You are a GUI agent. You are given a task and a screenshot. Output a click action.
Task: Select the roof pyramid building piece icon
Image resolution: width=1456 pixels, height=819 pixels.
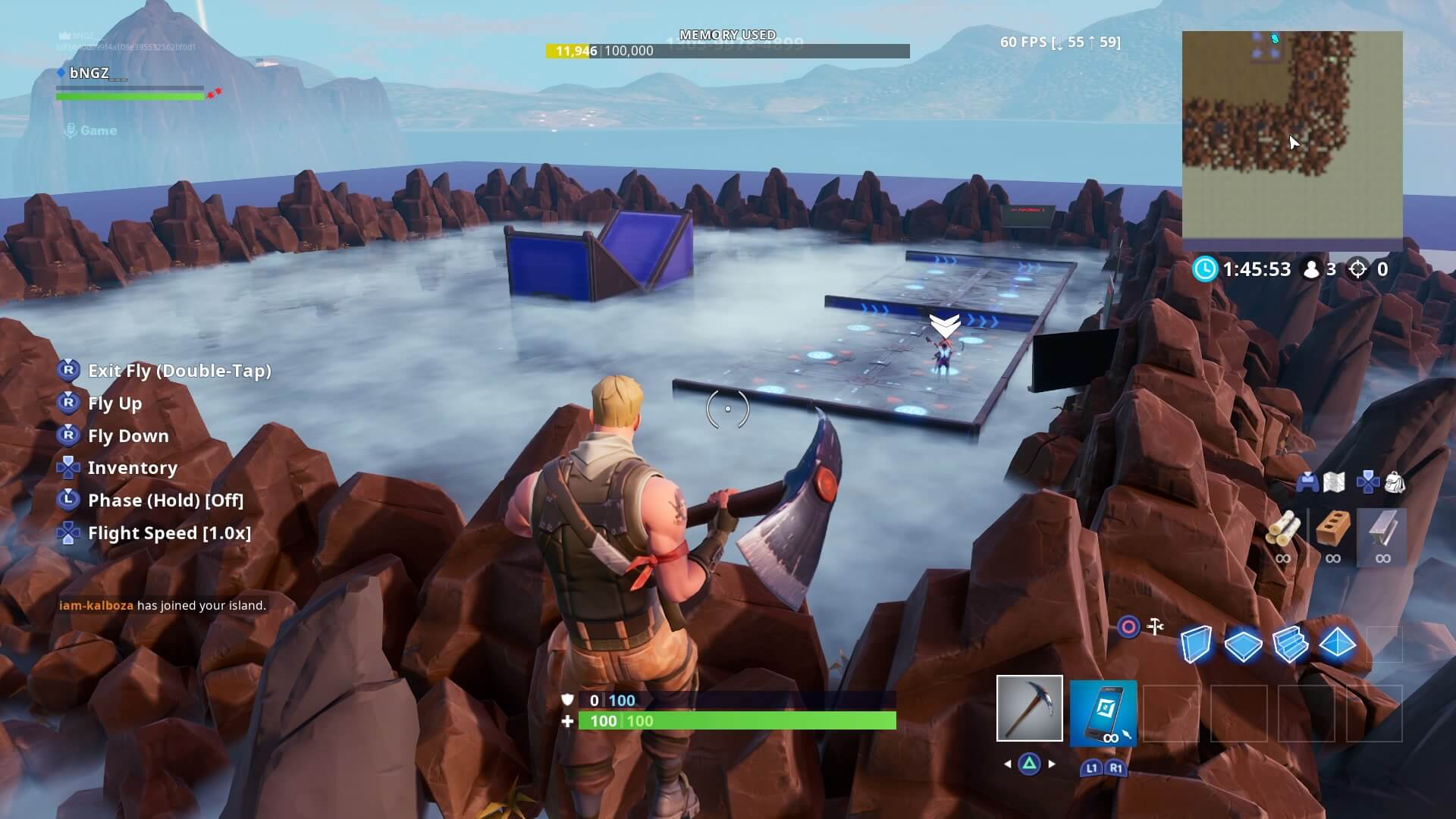tap(1338, 643)
